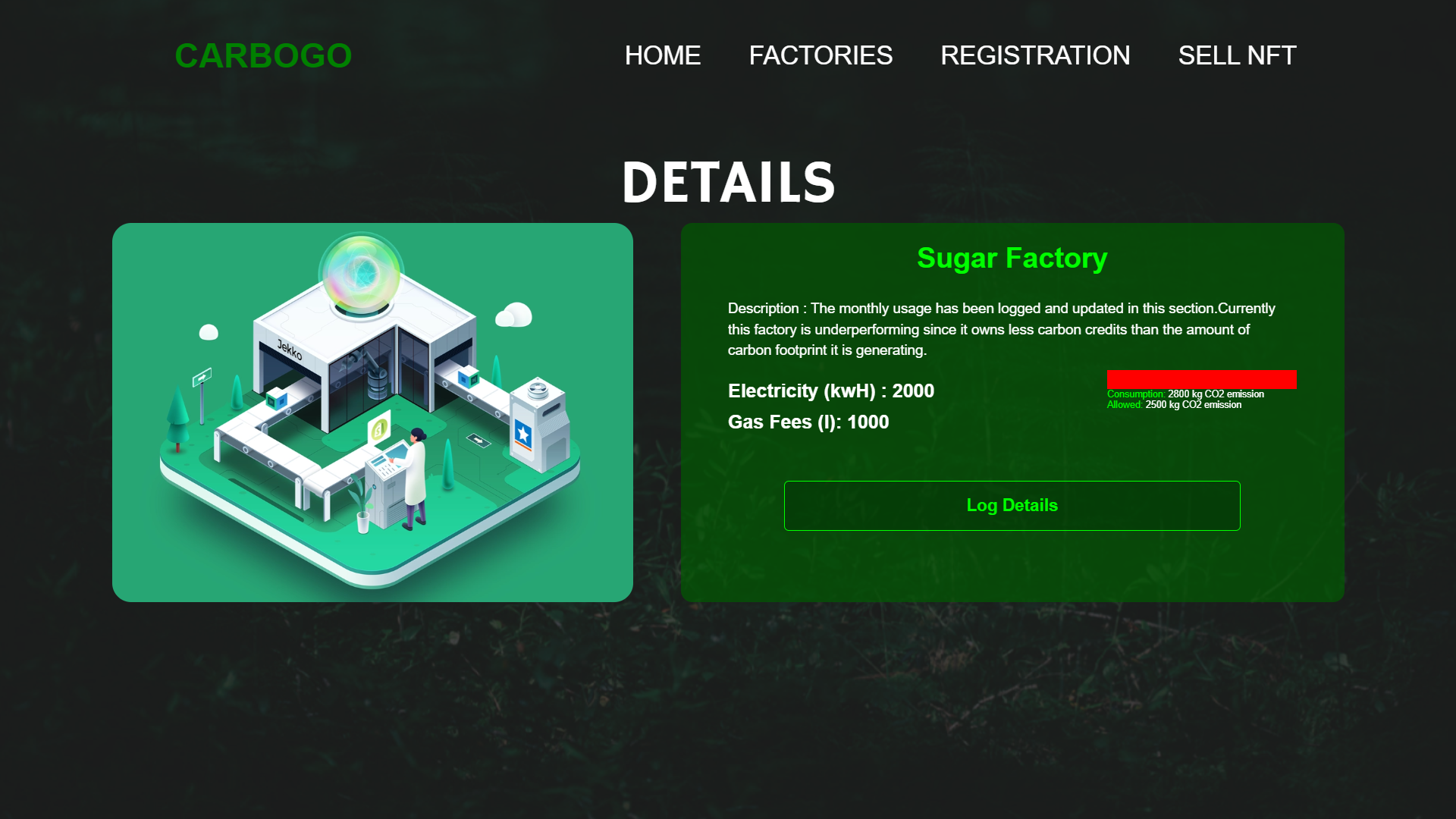This screenshot has width=1456, height=819.
Task: Open the HOME navigation item
Action: 663,55
